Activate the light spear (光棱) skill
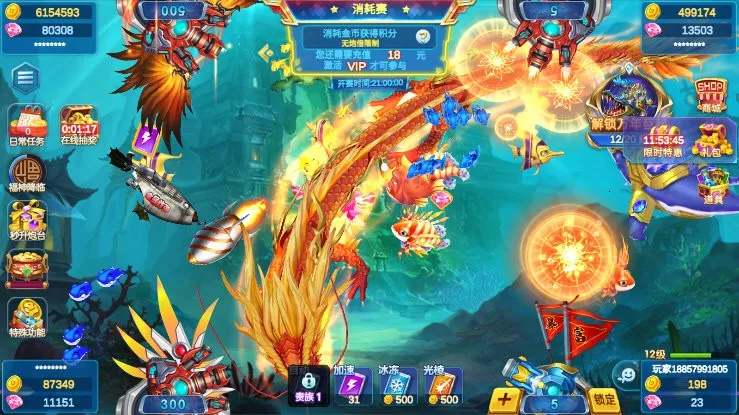 (x=441, y=387)
